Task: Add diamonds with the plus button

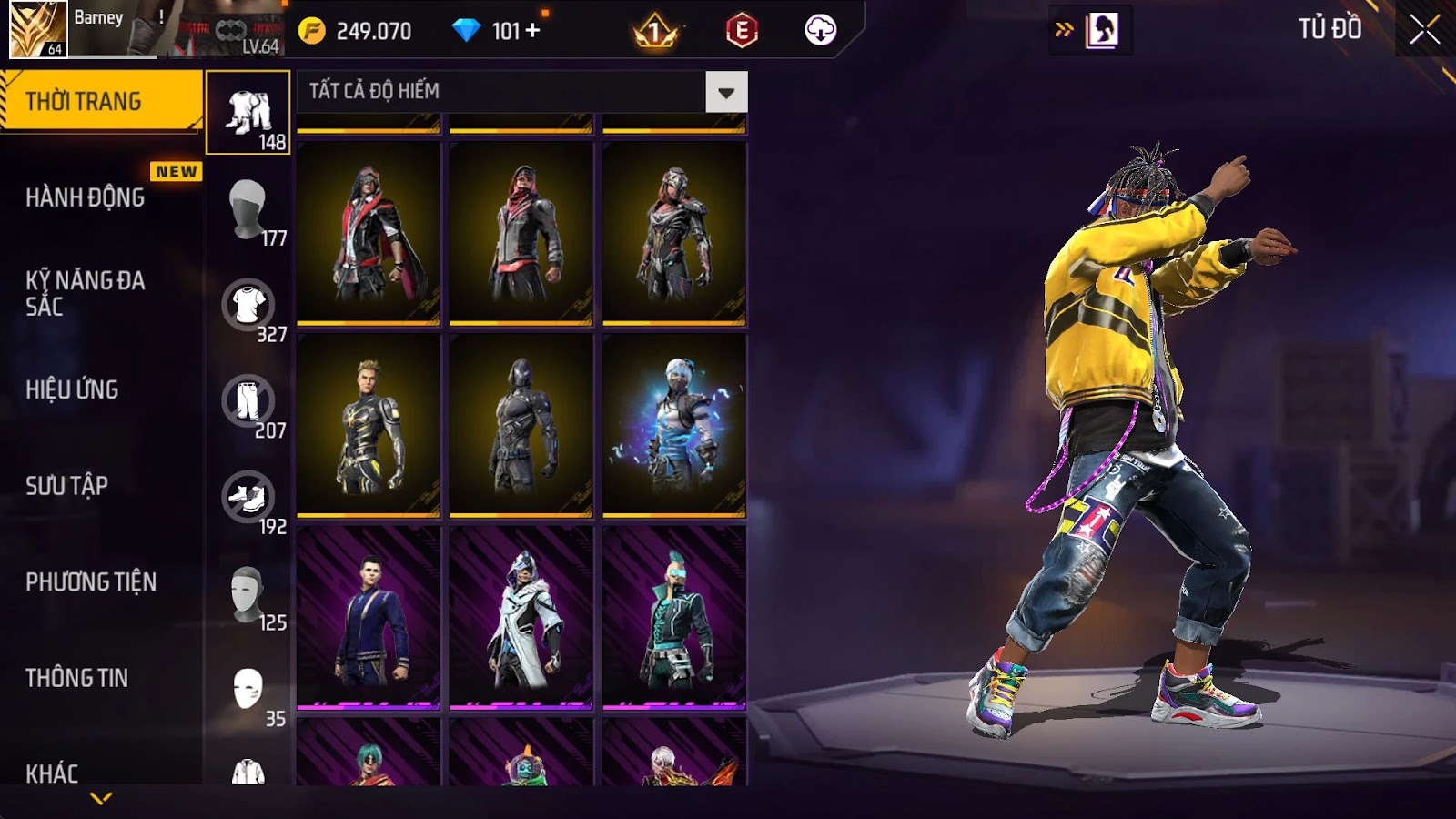Action: [532, 31]
